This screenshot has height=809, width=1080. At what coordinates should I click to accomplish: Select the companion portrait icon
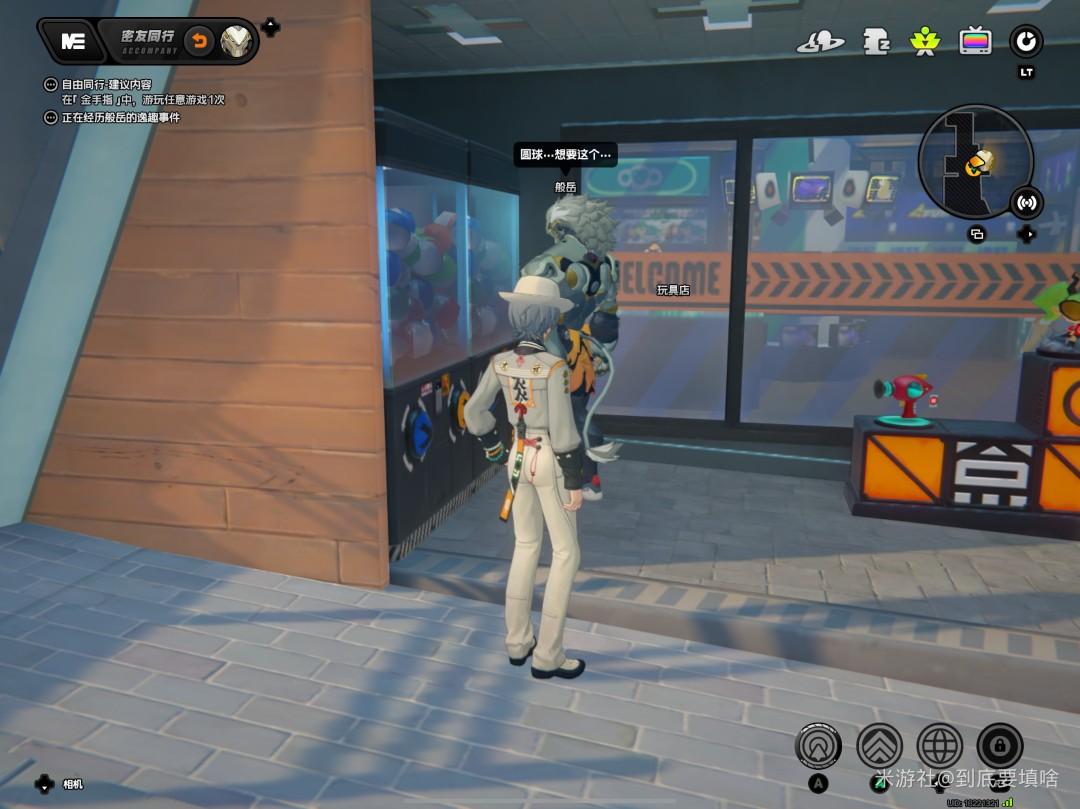coord(237,41)
